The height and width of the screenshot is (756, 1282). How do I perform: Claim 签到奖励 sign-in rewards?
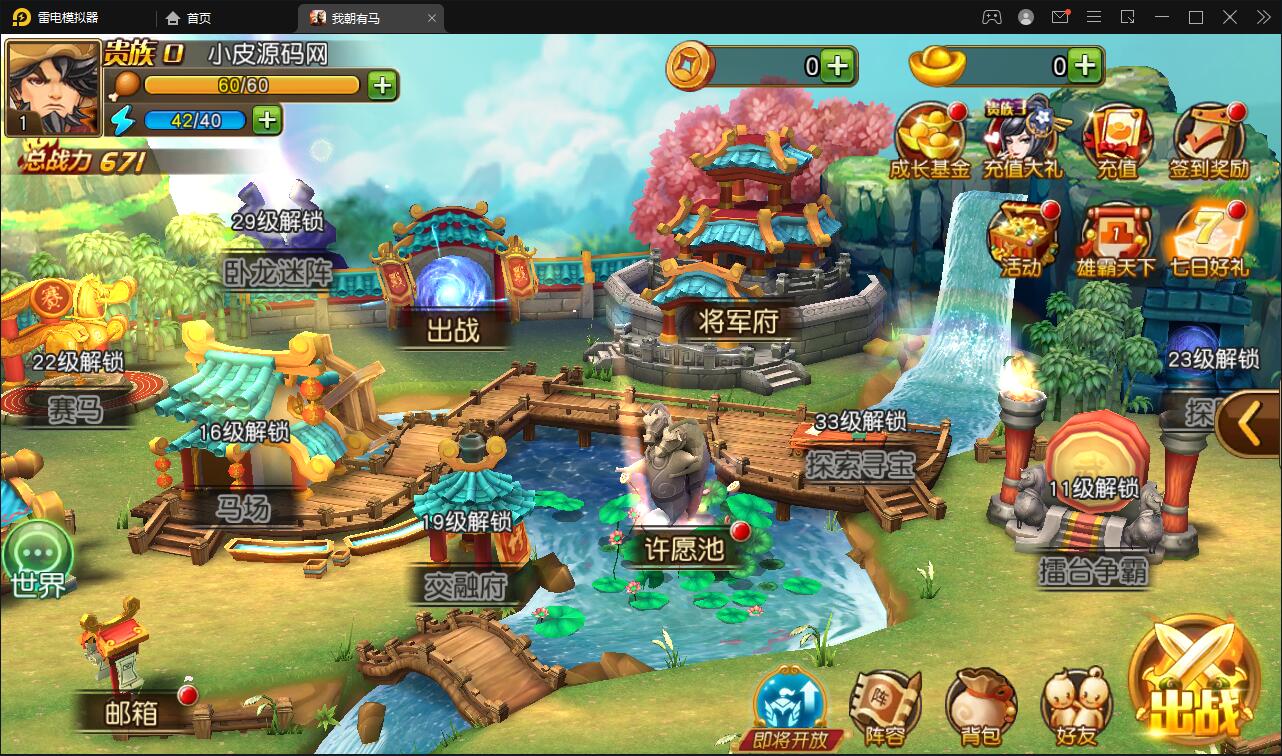tap(1209, 139)
